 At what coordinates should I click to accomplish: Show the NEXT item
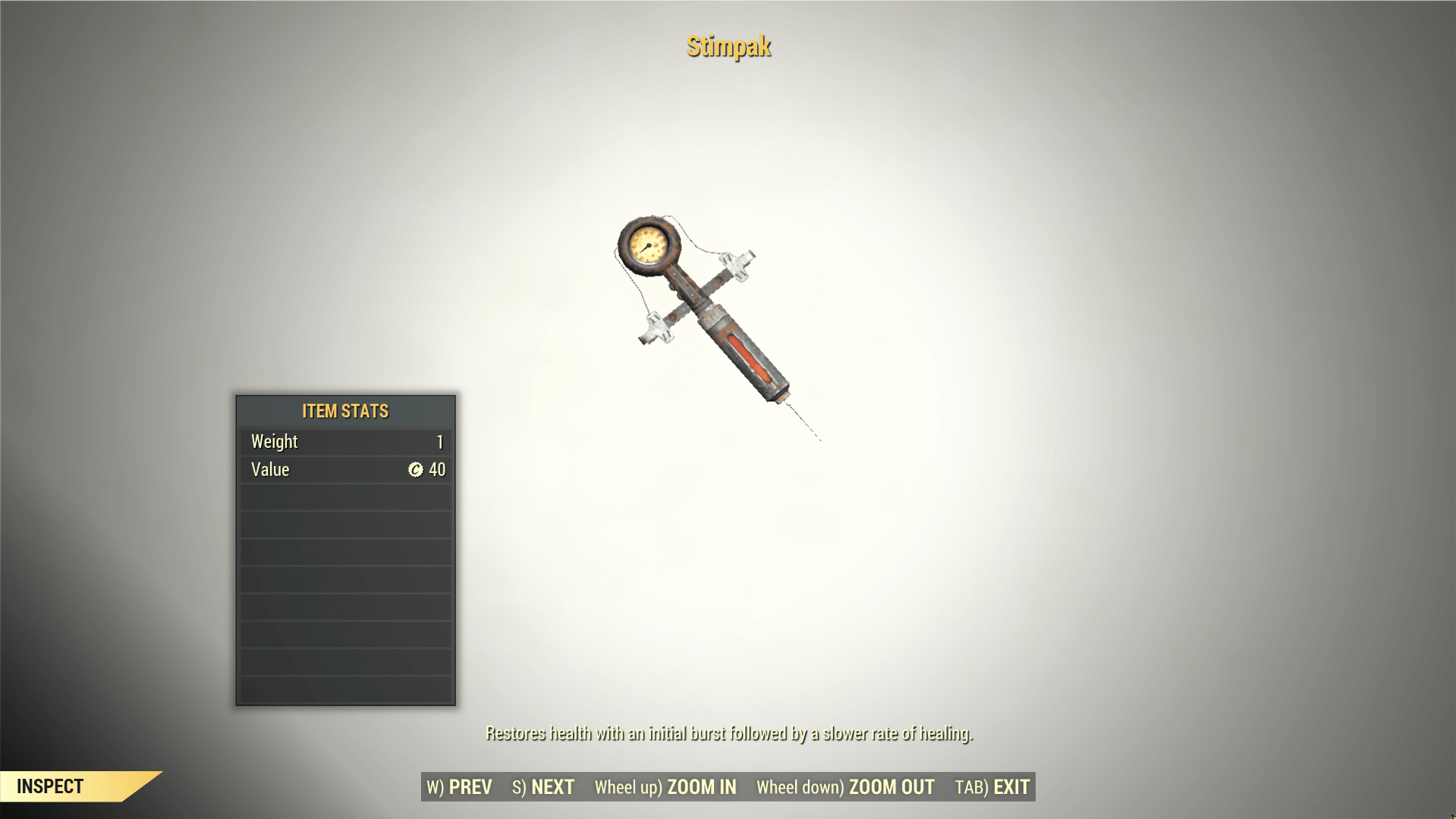(x=543, y=787)
